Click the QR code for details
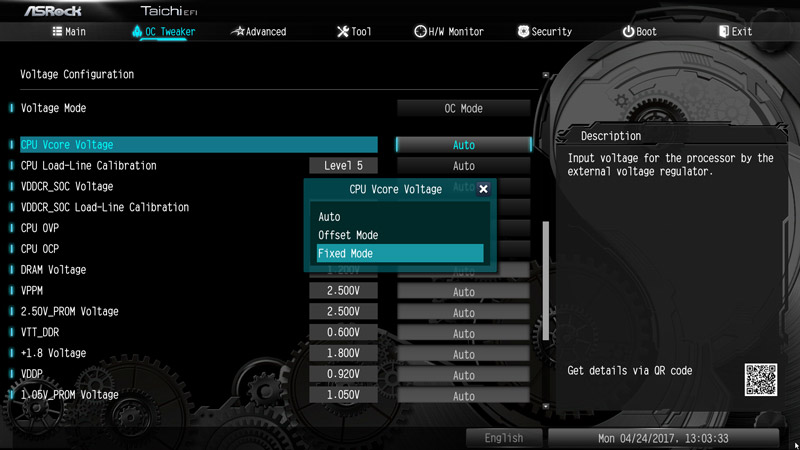The width and height of the screenshot is (800, 450). (760, 381)
